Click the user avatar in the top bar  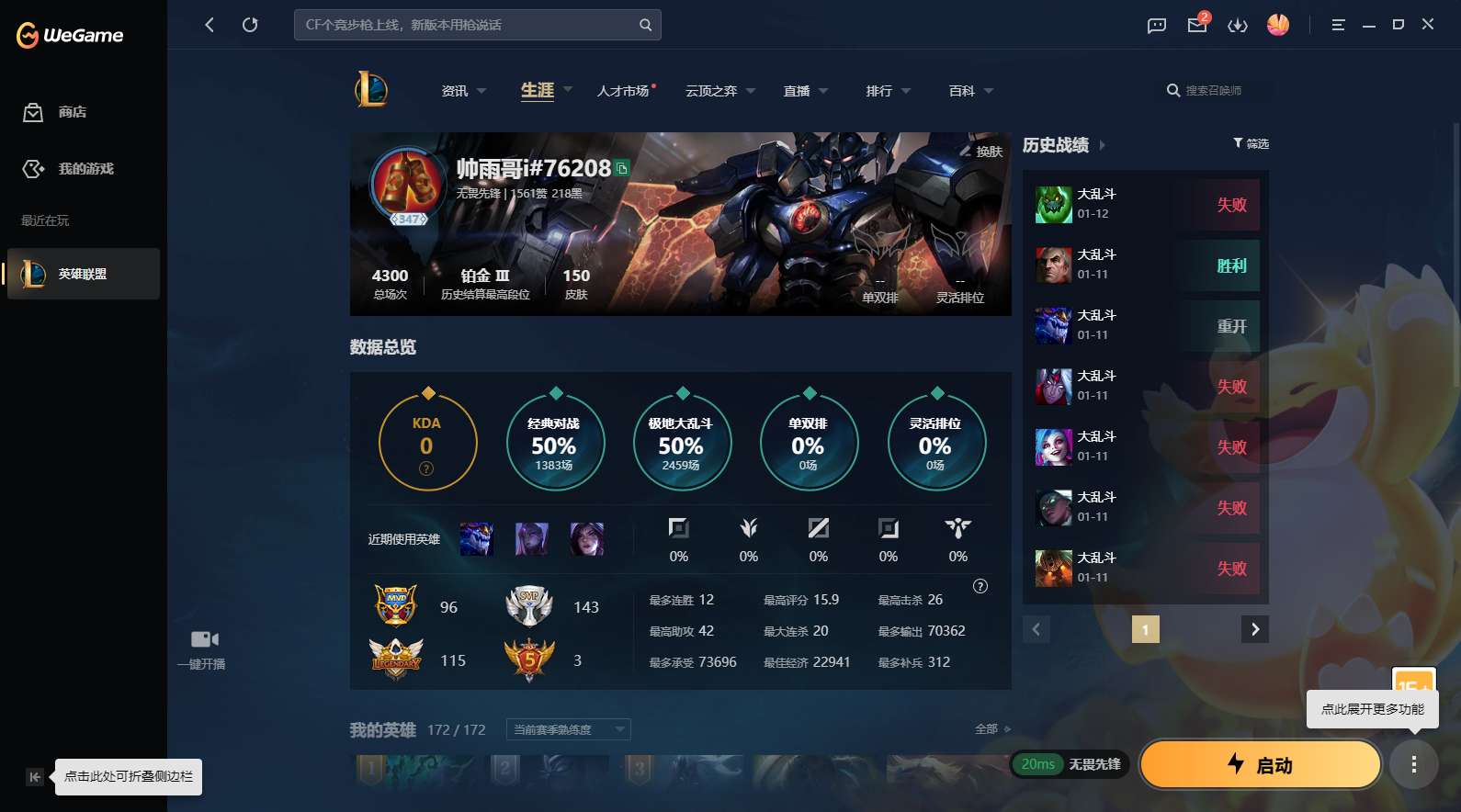tap(1278, 25)
